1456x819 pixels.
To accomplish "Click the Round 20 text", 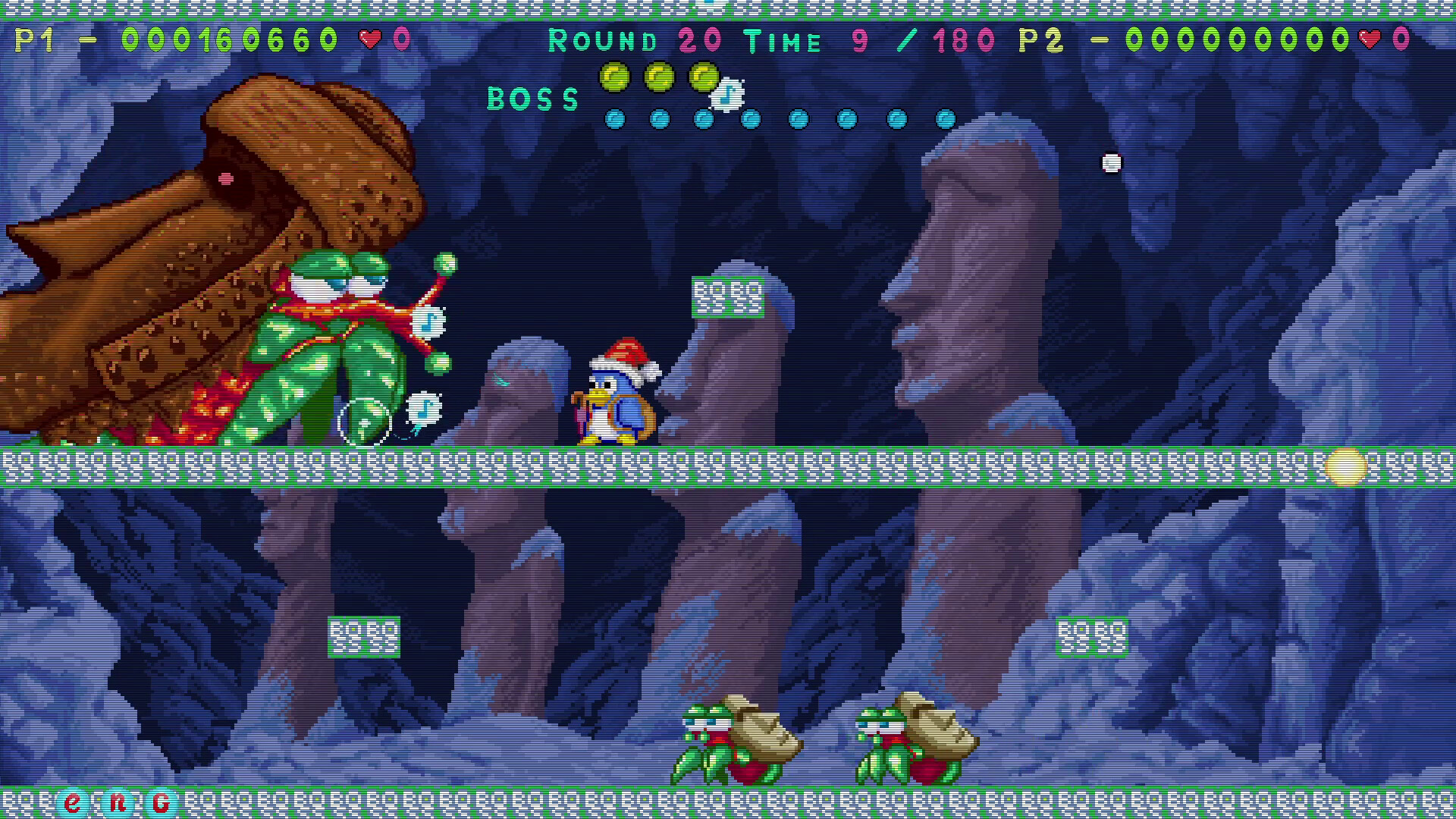I will [x=635, y=41].
